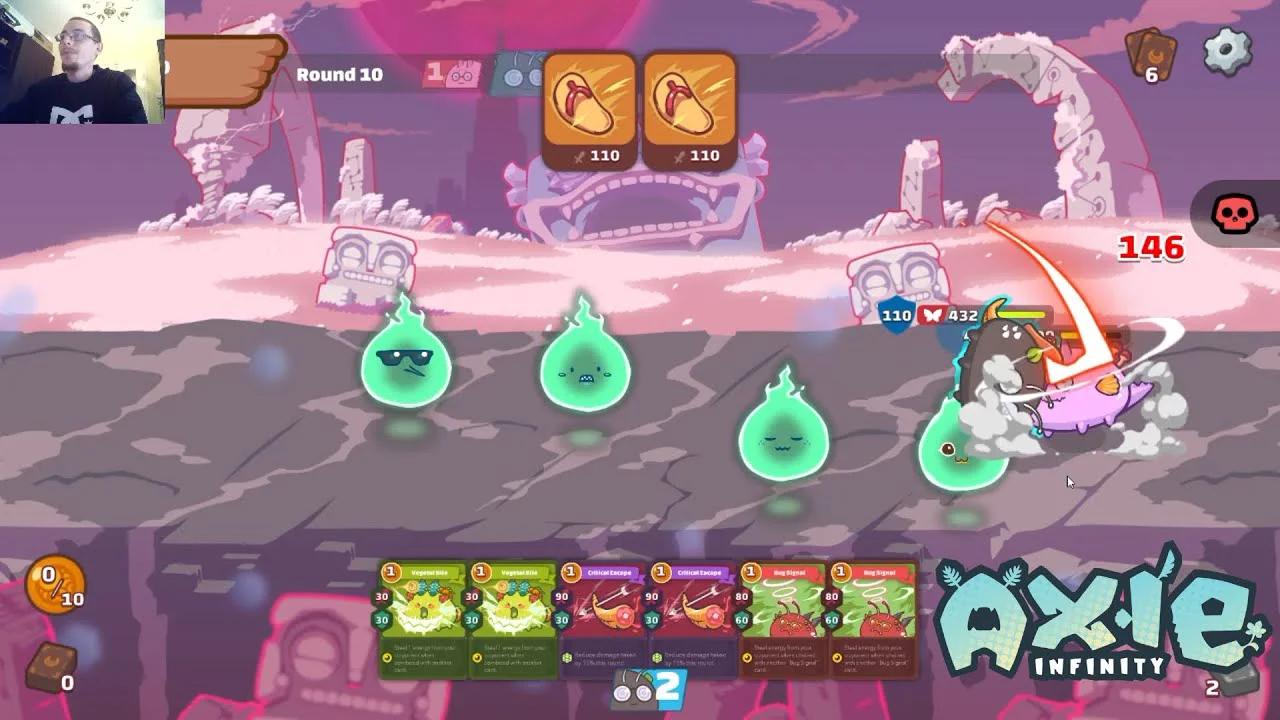
Task: Click the Round 10 label
Action: coord(338,75)
